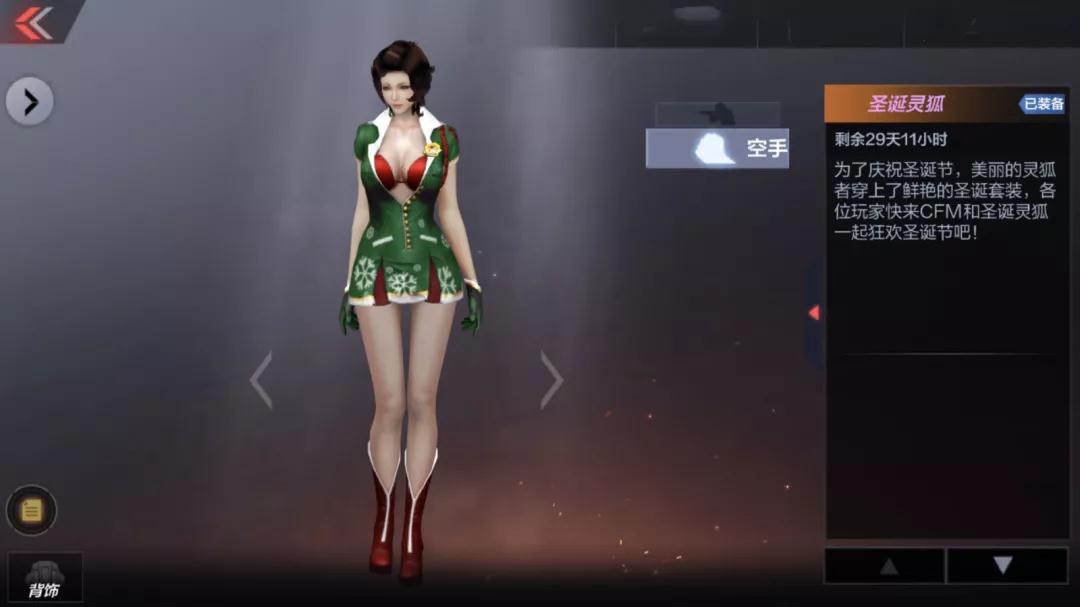This screenshot has height=607, width=1080.
Task: Rotate to the previous character with the left arrow
Action: click(x=261, y=380)
